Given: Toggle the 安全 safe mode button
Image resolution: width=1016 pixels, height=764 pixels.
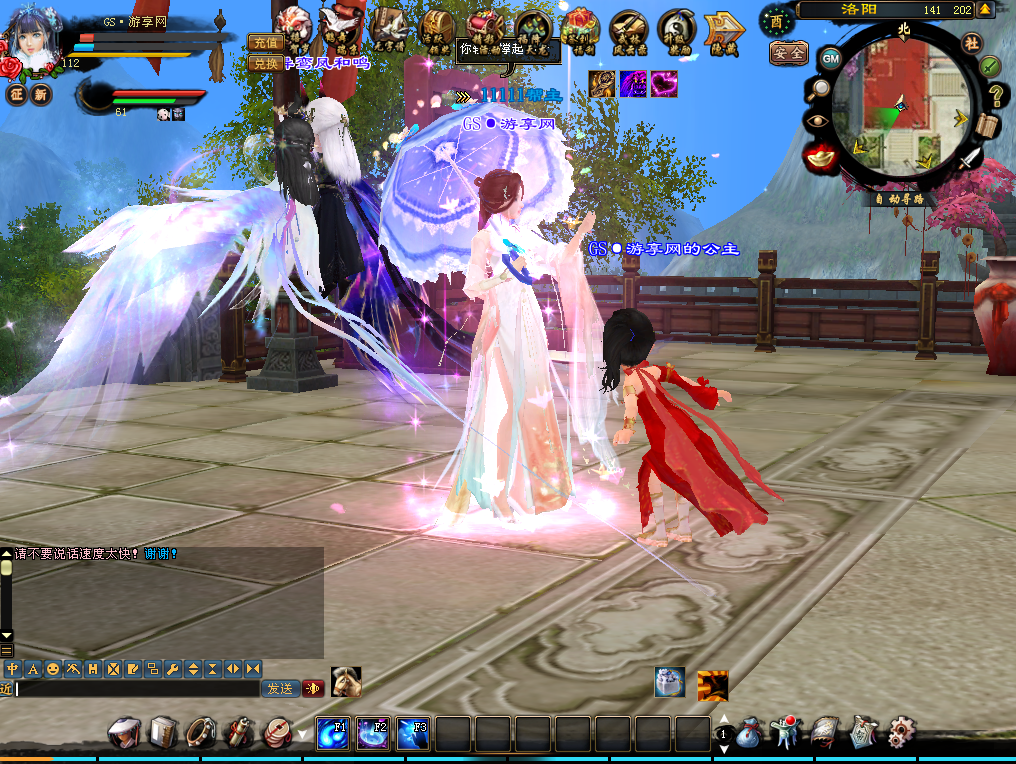Looking at the screenshot, I should [788, 53].
